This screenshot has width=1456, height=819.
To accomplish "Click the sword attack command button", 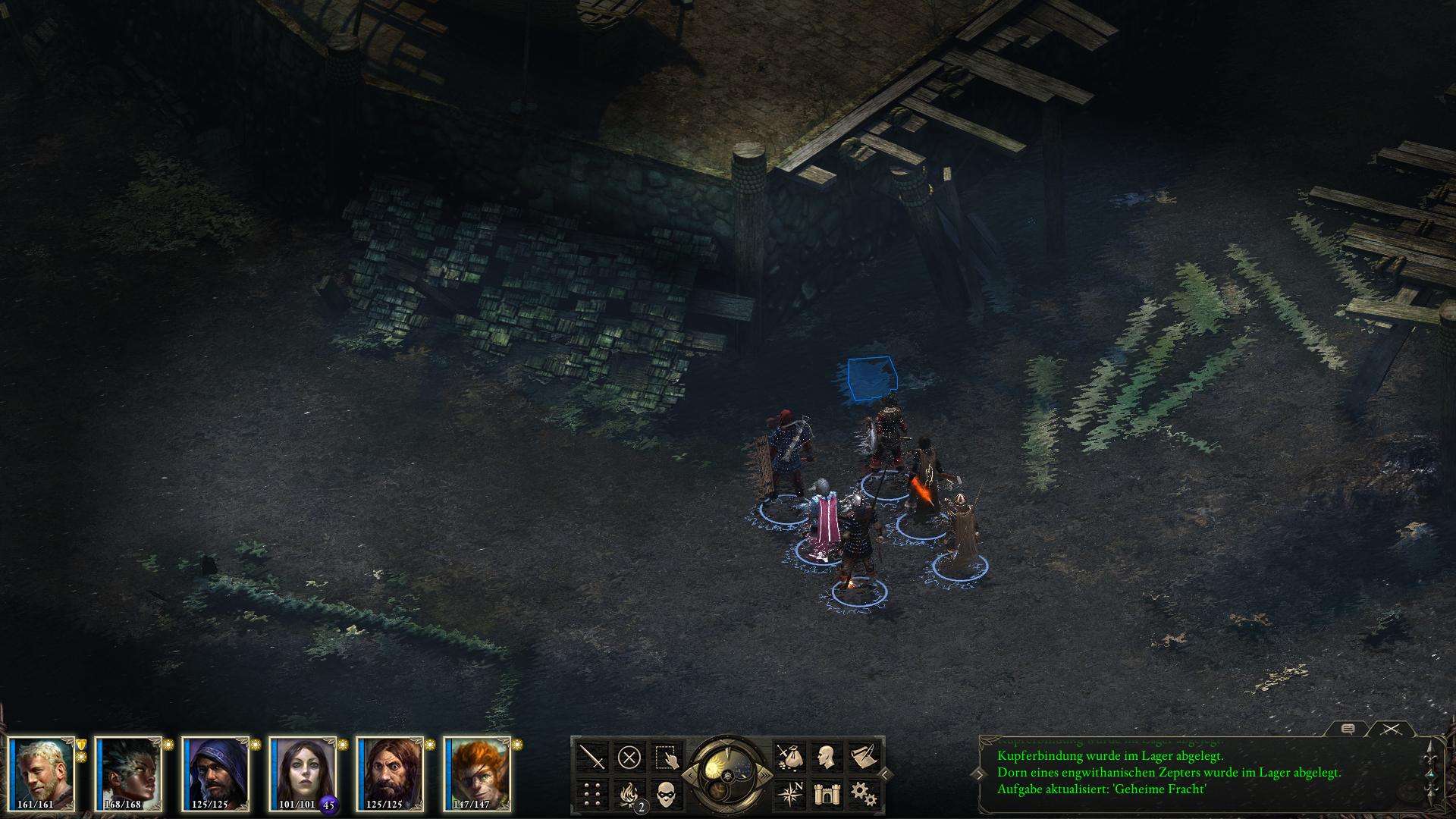I will (591, 757).
